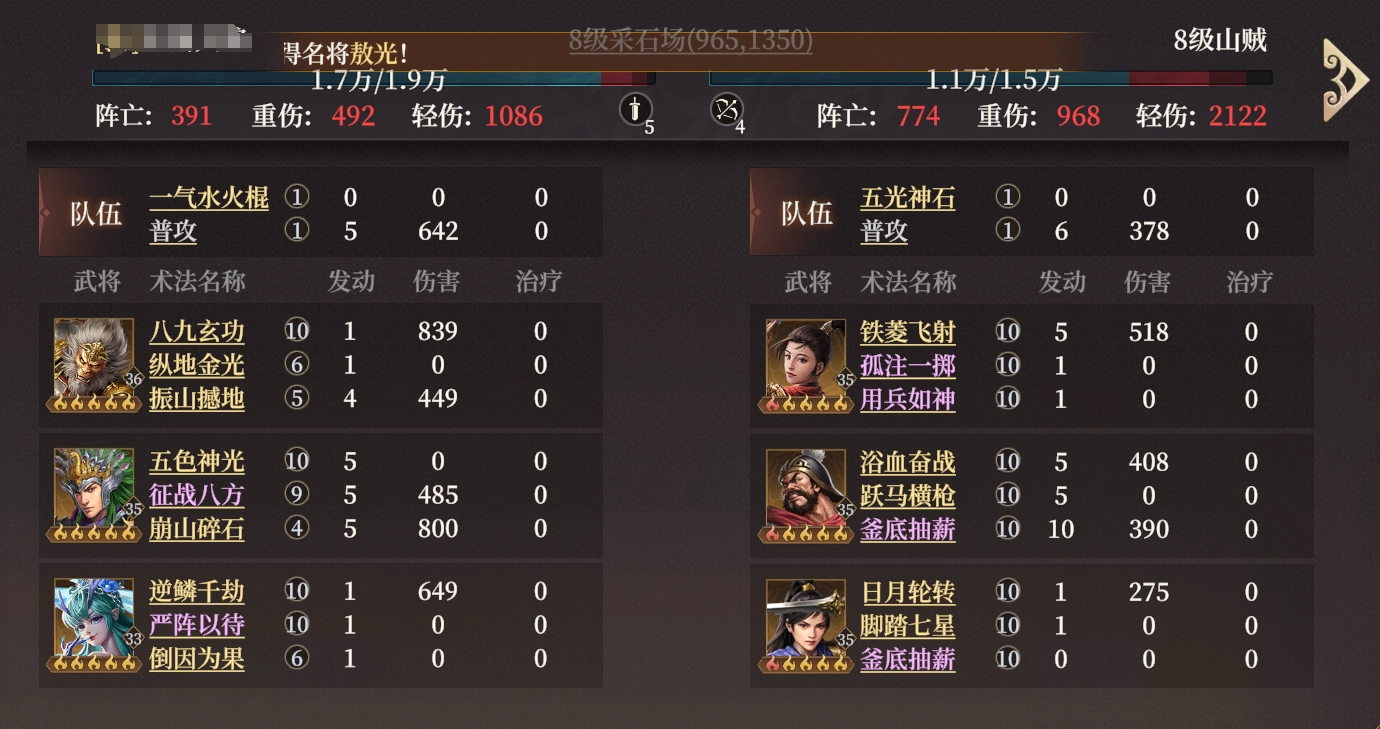Select the 五色神光 skill name
1380x729 pixels.
199,461
